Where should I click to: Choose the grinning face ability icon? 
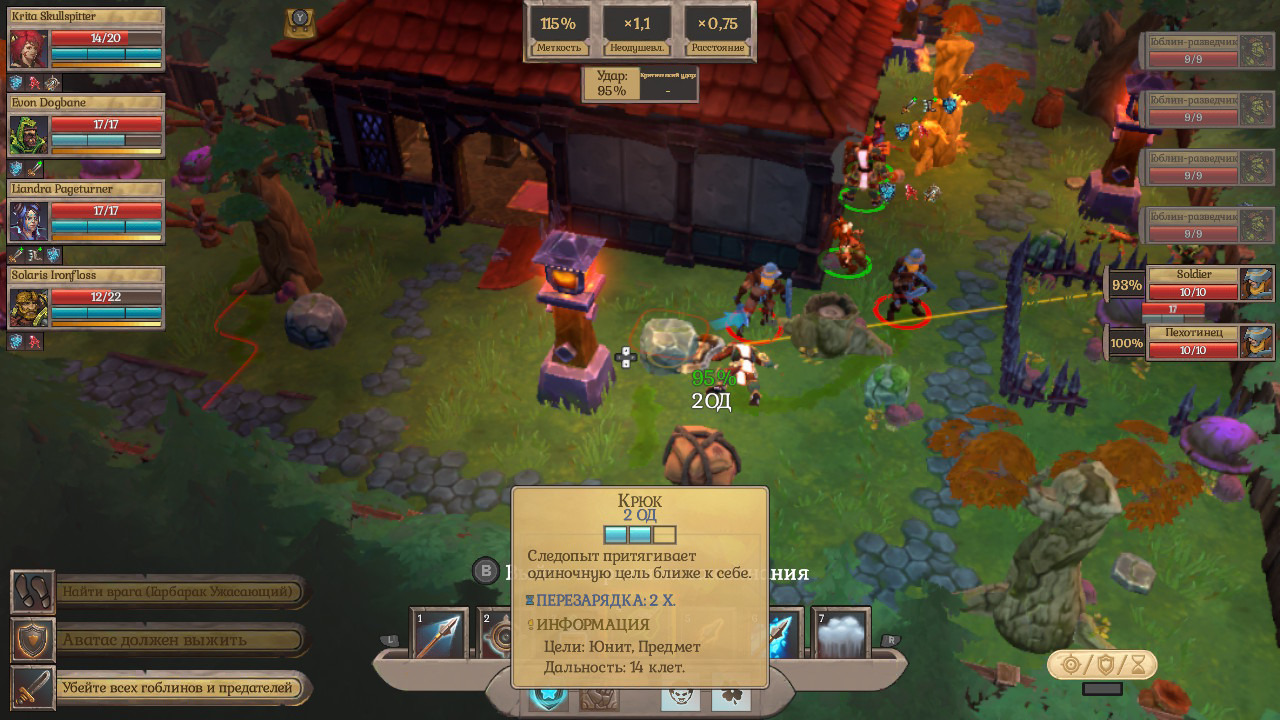(680, 697)
